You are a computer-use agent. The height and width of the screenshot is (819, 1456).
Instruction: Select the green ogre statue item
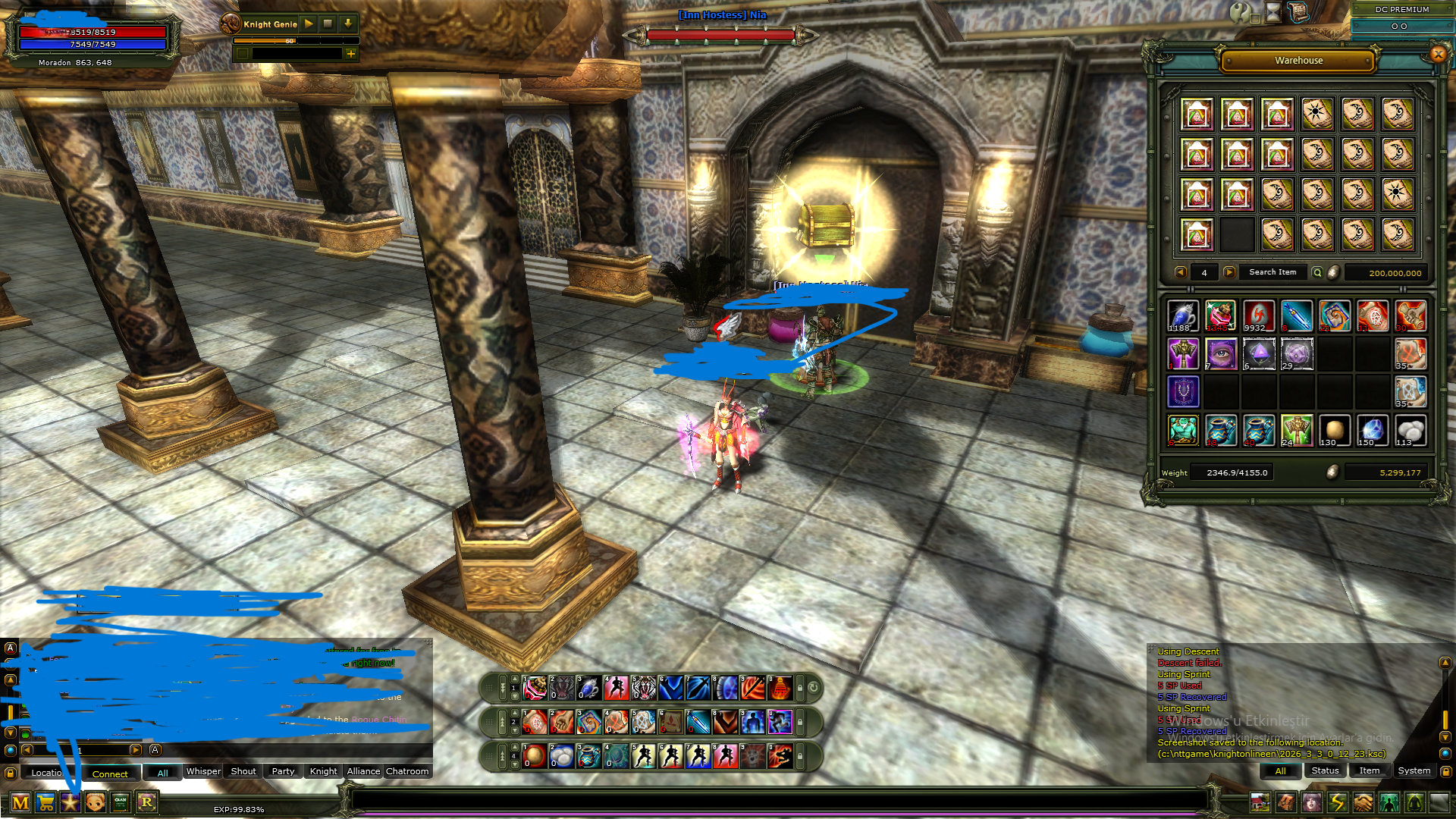[x=1183, y=430]
